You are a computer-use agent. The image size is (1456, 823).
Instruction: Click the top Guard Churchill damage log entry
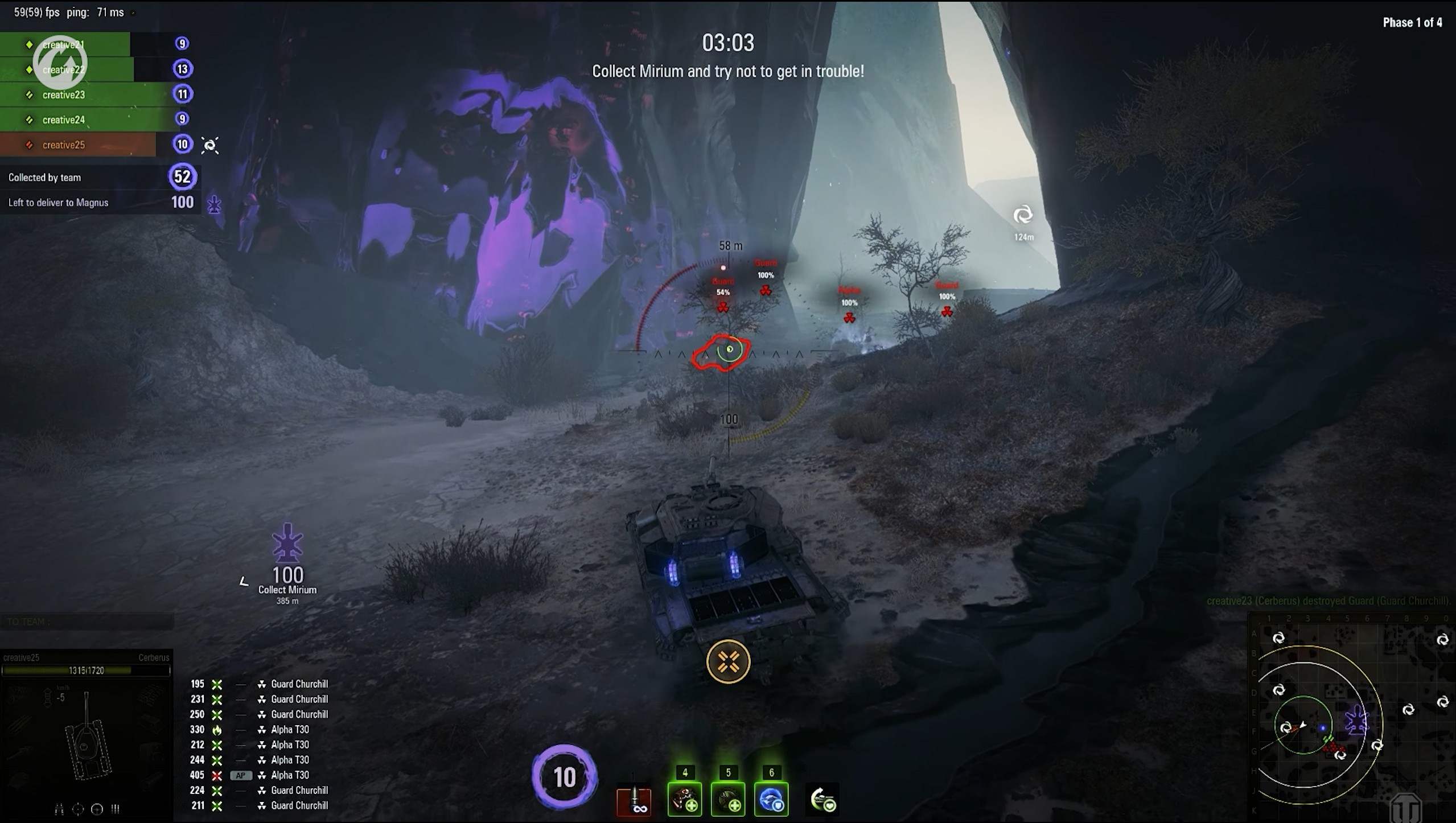(x=299, y=684)
